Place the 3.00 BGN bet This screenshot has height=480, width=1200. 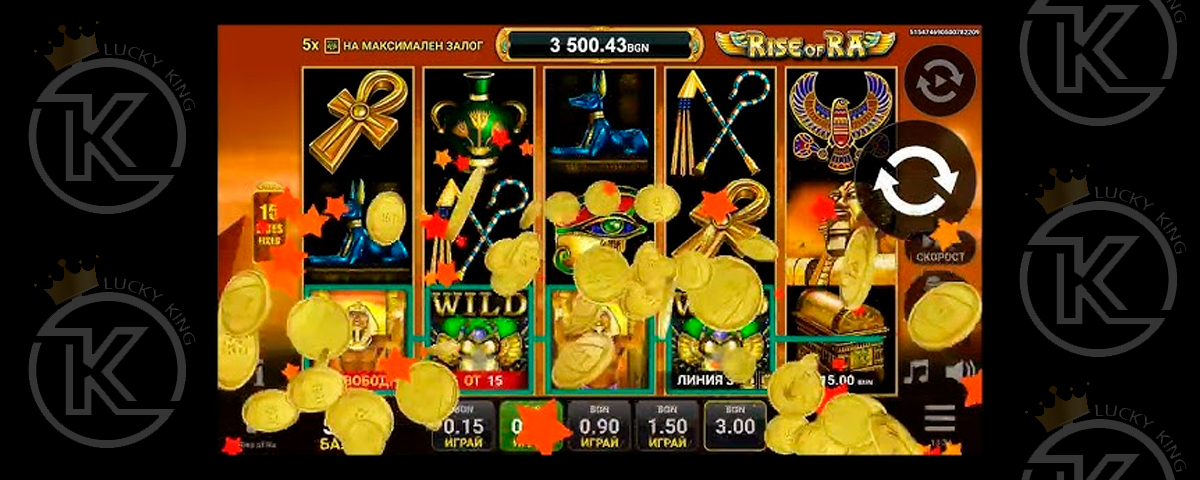click(x=735, y=426)
